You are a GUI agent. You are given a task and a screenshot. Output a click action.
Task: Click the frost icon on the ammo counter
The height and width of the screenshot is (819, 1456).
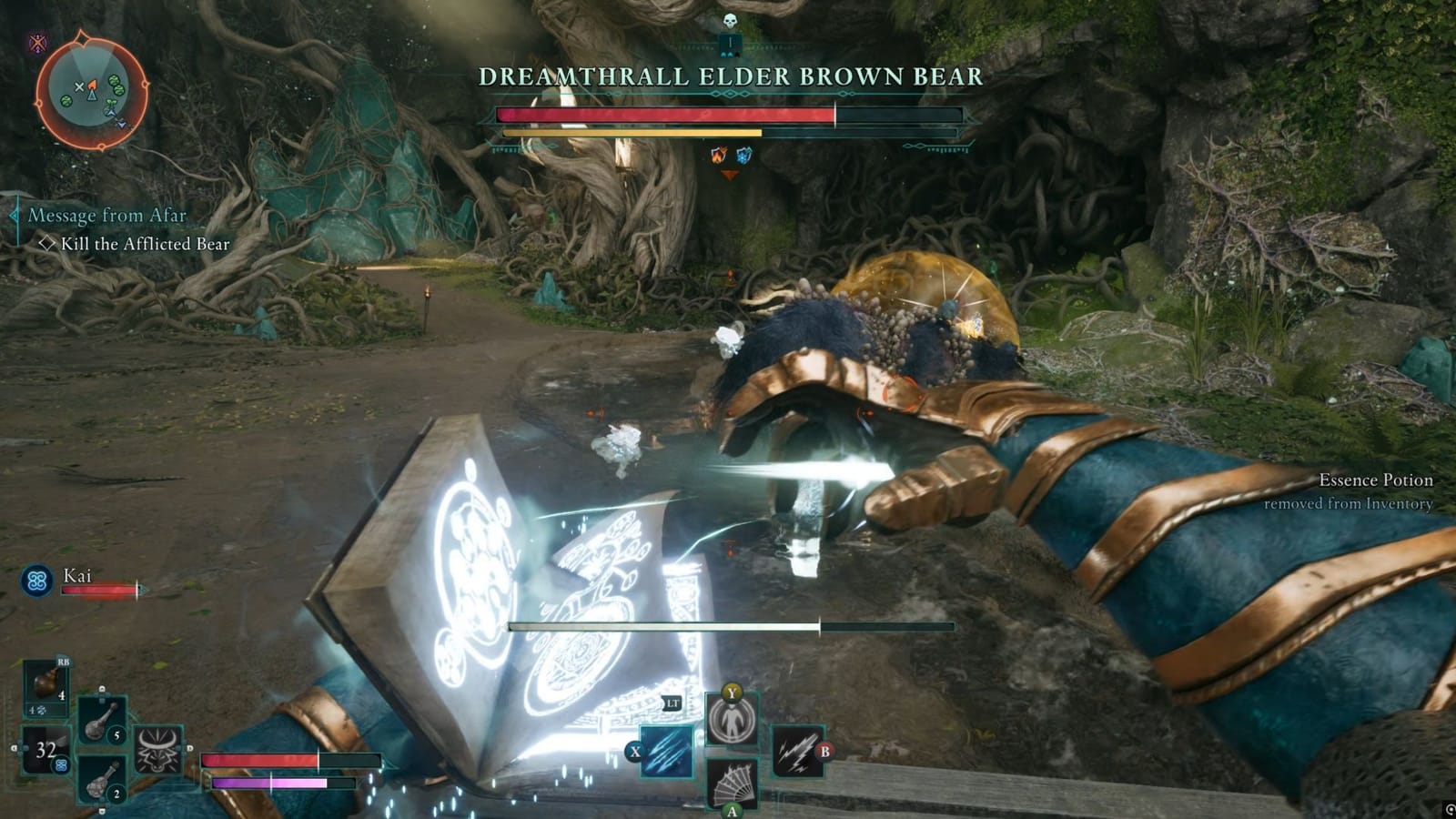(61, 765)
